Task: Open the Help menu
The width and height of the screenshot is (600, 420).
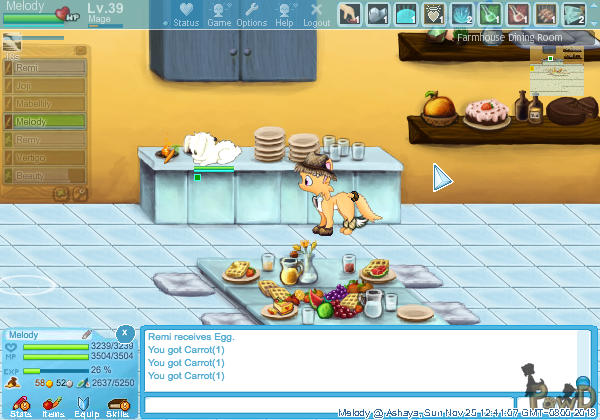Action: coord(284,14)
